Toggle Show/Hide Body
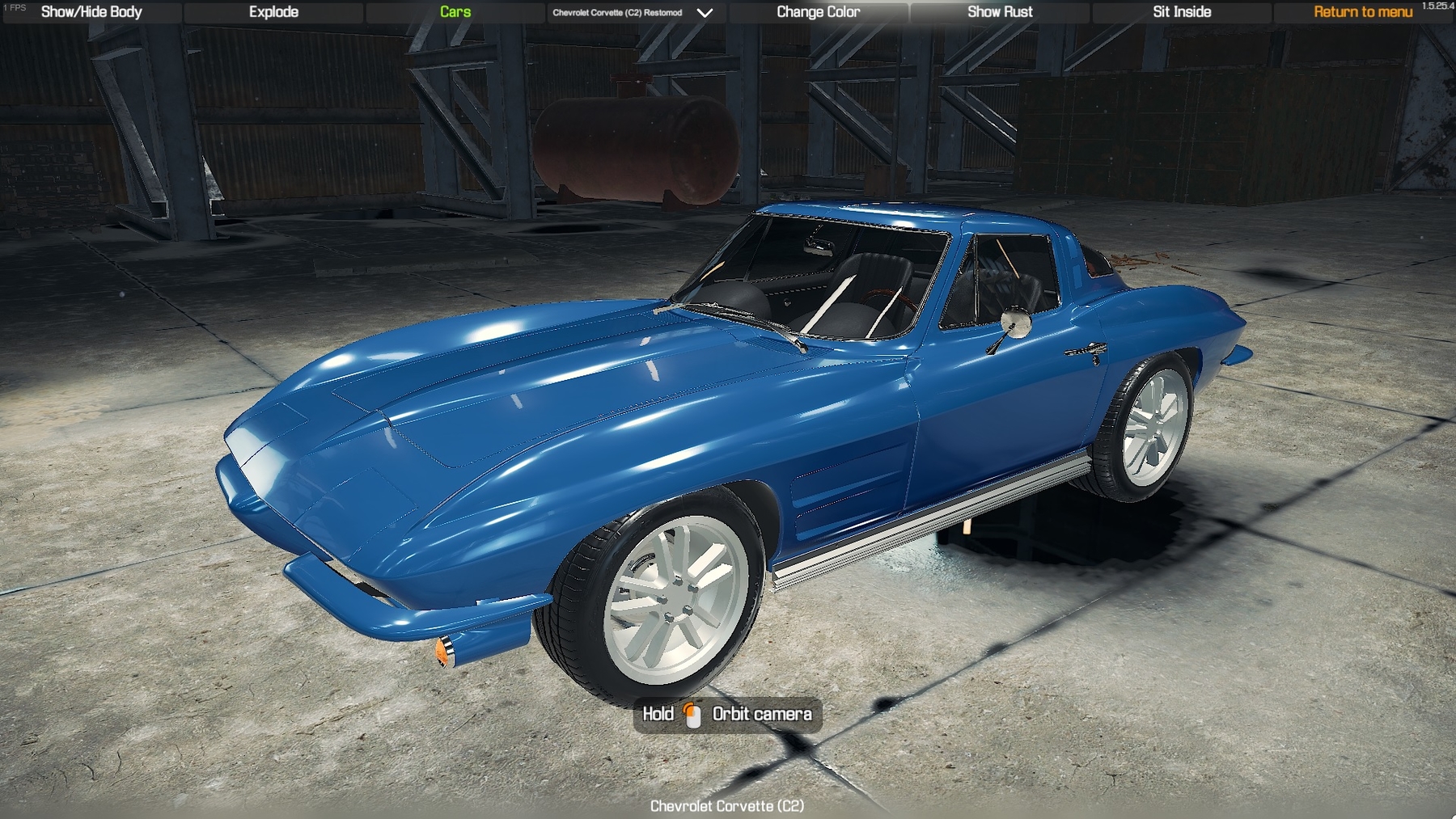 [91, 11]
